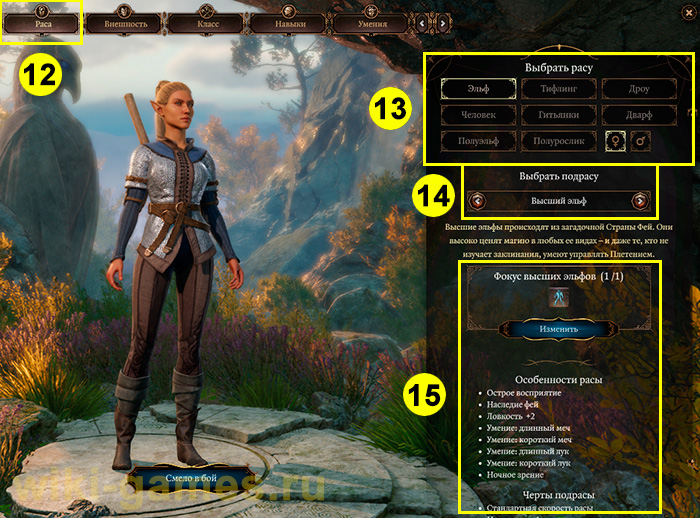Show the next subrace with right arrow

(640, 201)
